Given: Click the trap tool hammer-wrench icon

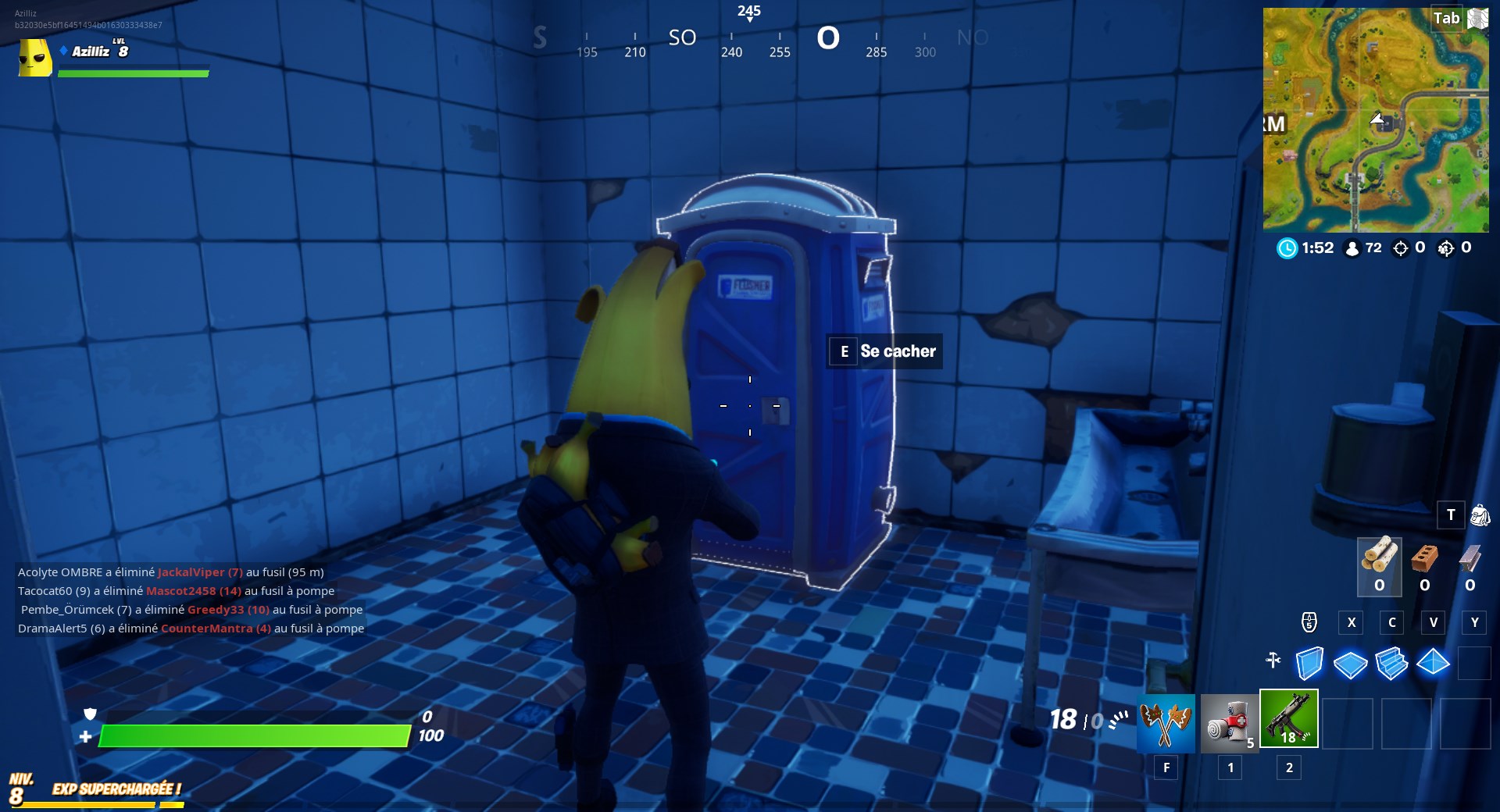Looking at the screenshot, I should click(x=1273, y=661).
